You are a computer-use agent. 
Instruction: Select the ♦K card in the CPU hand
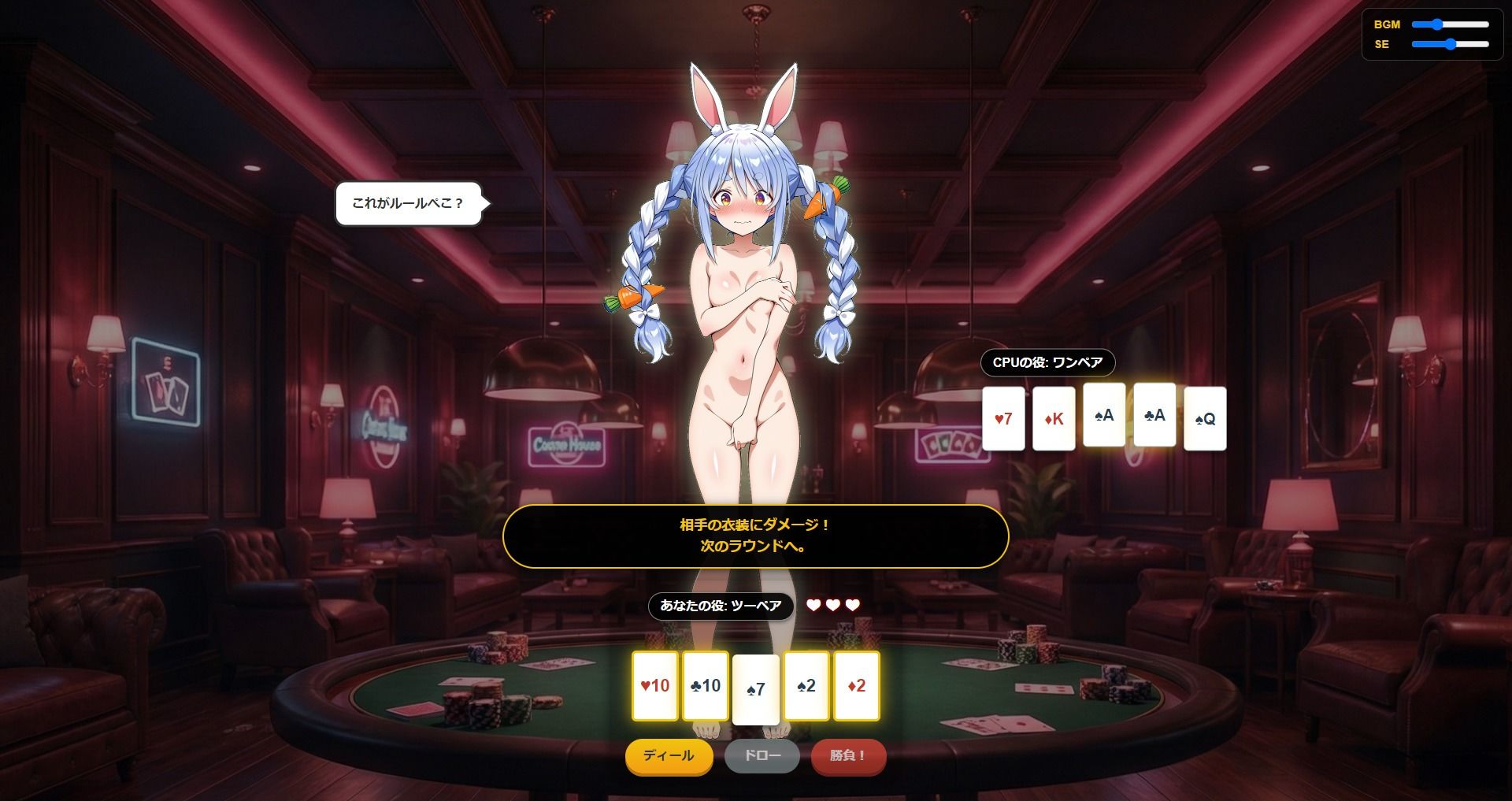click(1054, 417)
